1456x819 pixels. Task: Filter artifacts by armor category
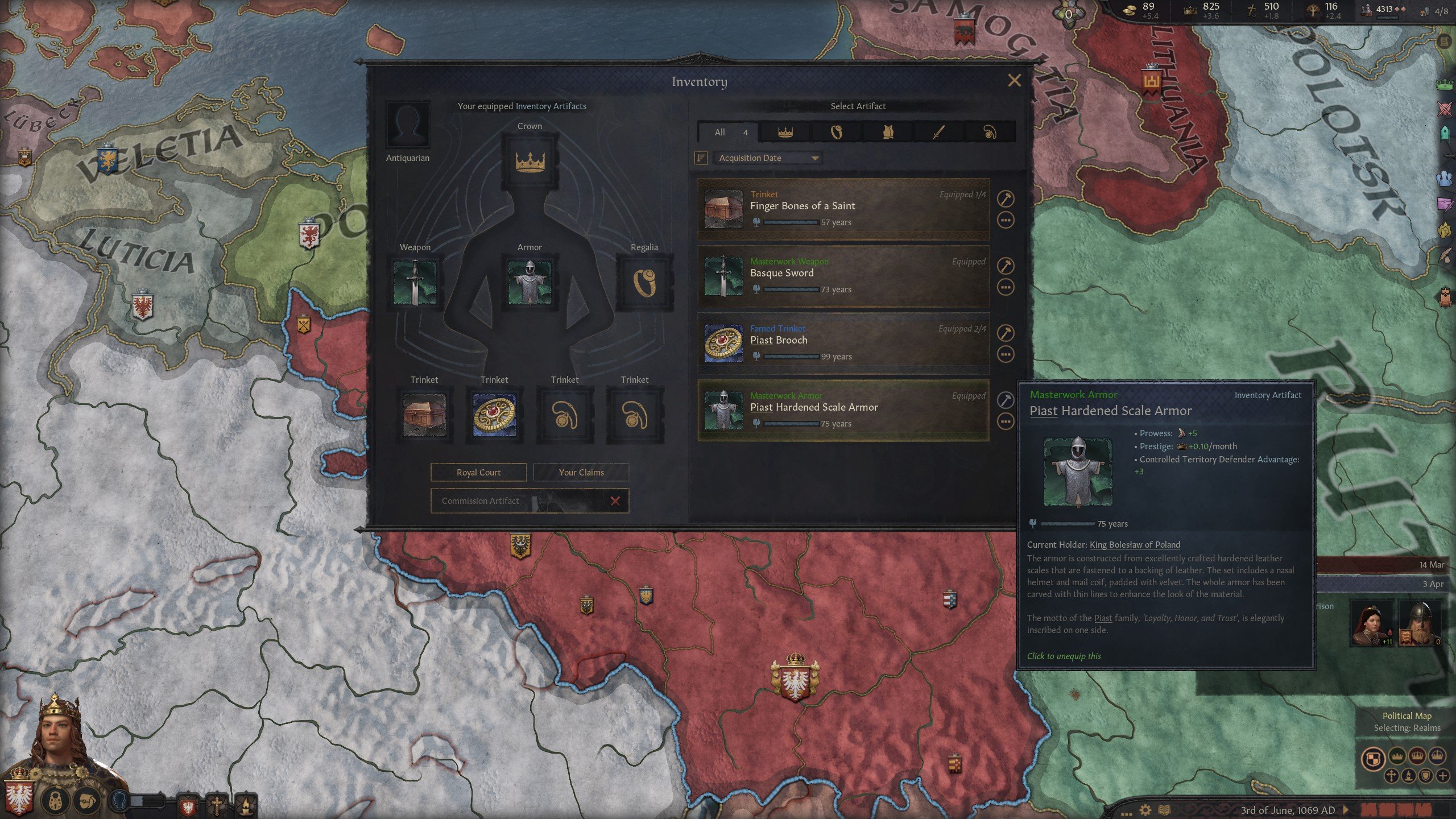tap(887, 133)
